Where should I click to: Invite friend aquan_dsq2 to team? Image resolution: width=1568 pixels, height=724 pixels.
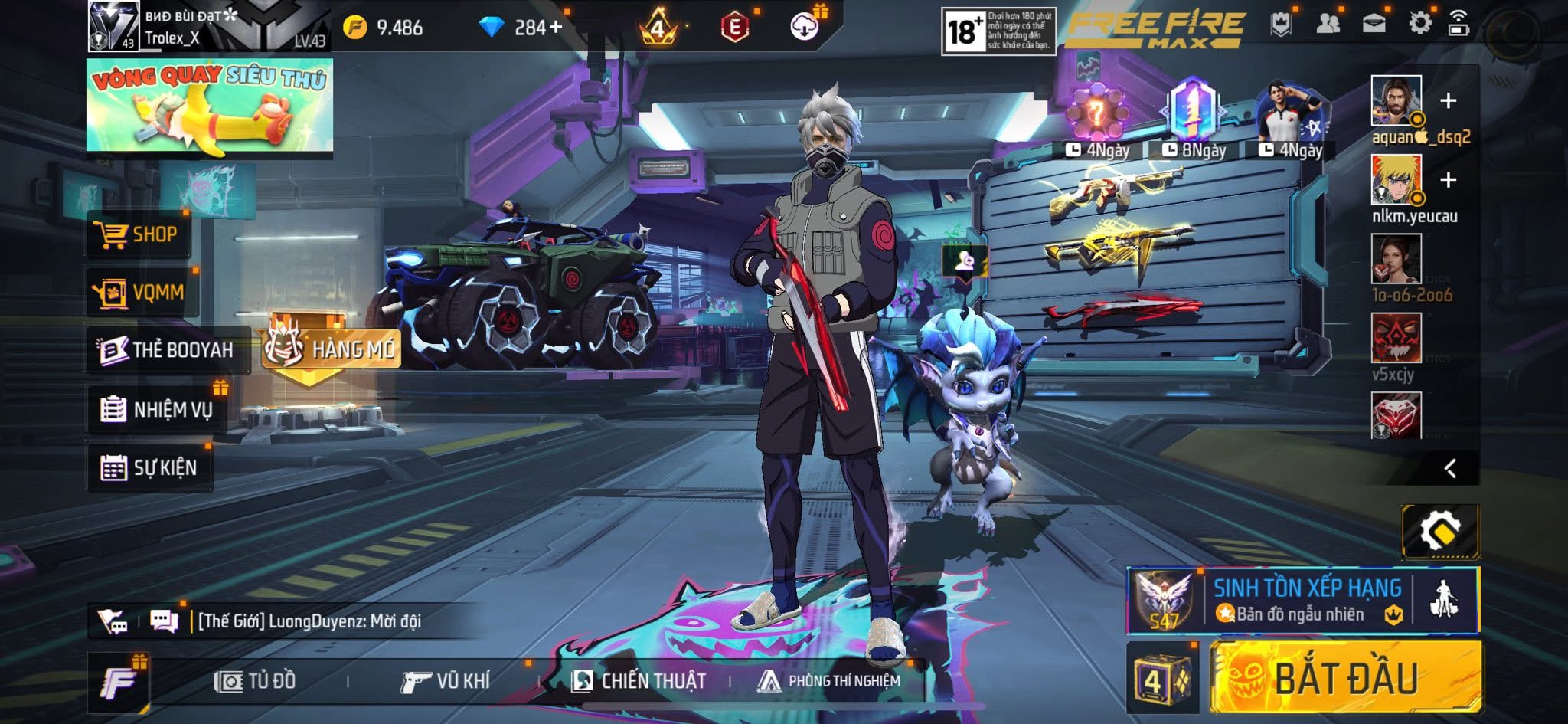click(1448, 101)
